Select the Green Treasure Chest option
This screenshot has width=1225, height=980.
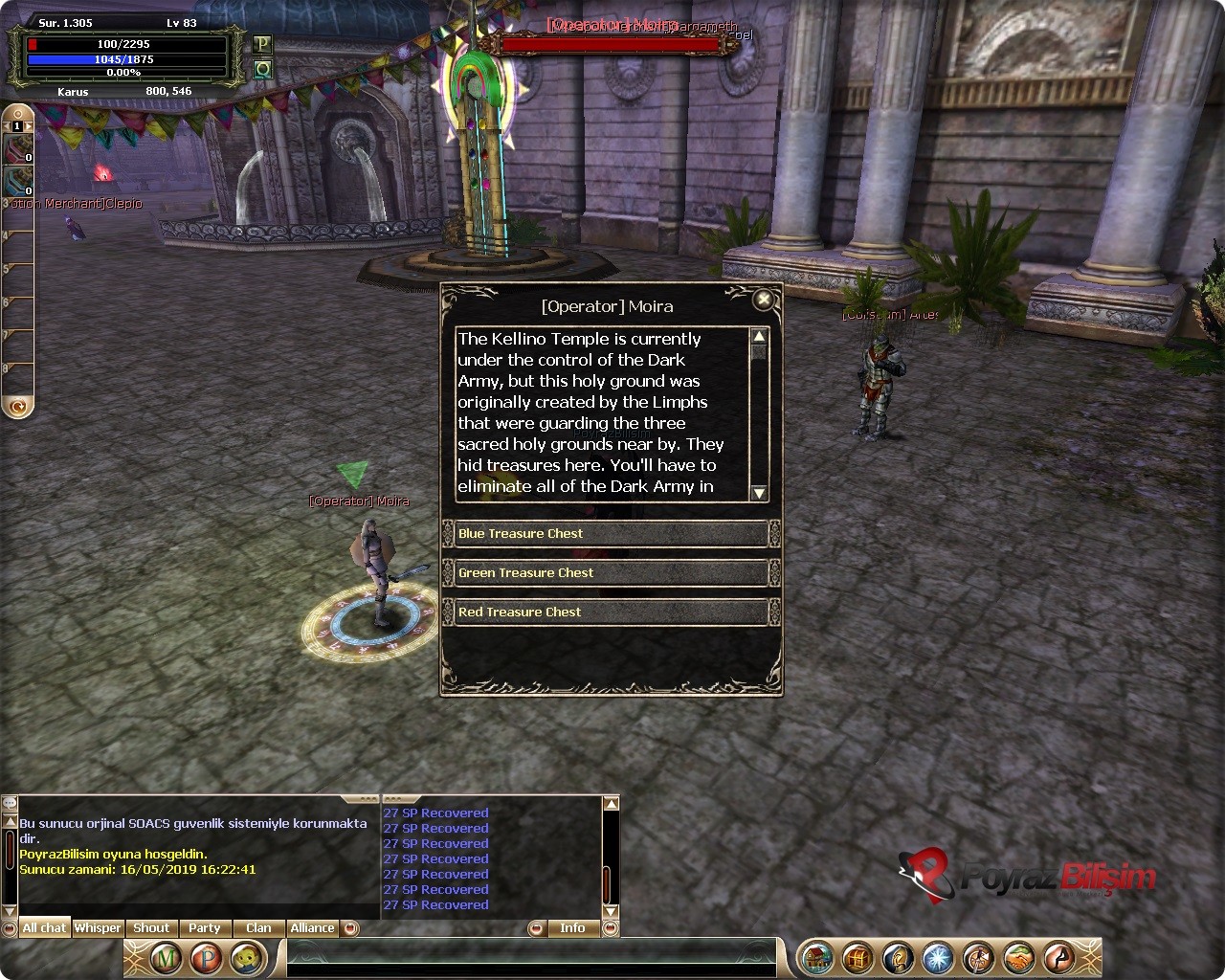pos(611,573)
